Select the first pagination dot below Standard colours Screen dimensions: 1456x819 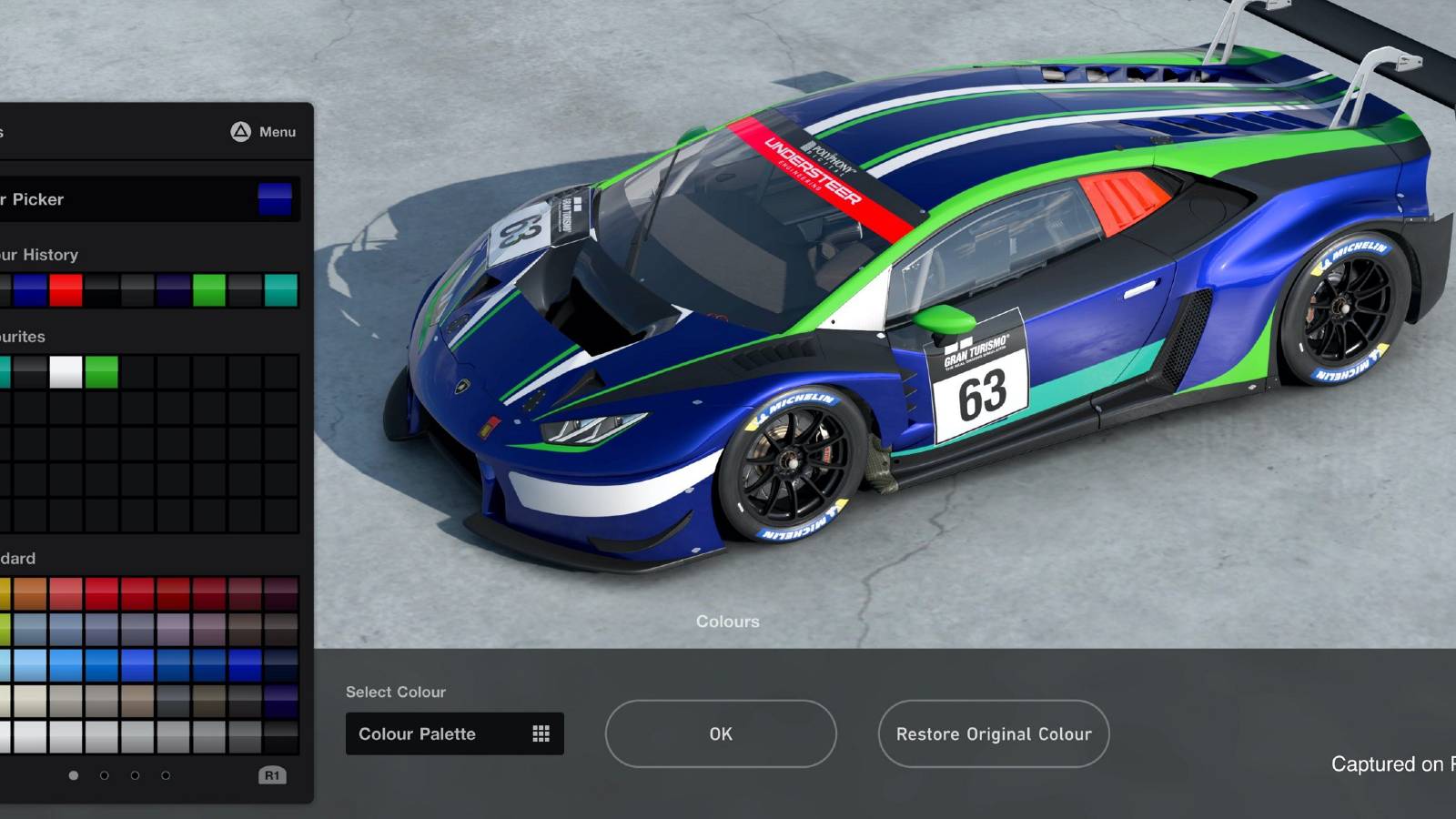[x=73, y=775]
